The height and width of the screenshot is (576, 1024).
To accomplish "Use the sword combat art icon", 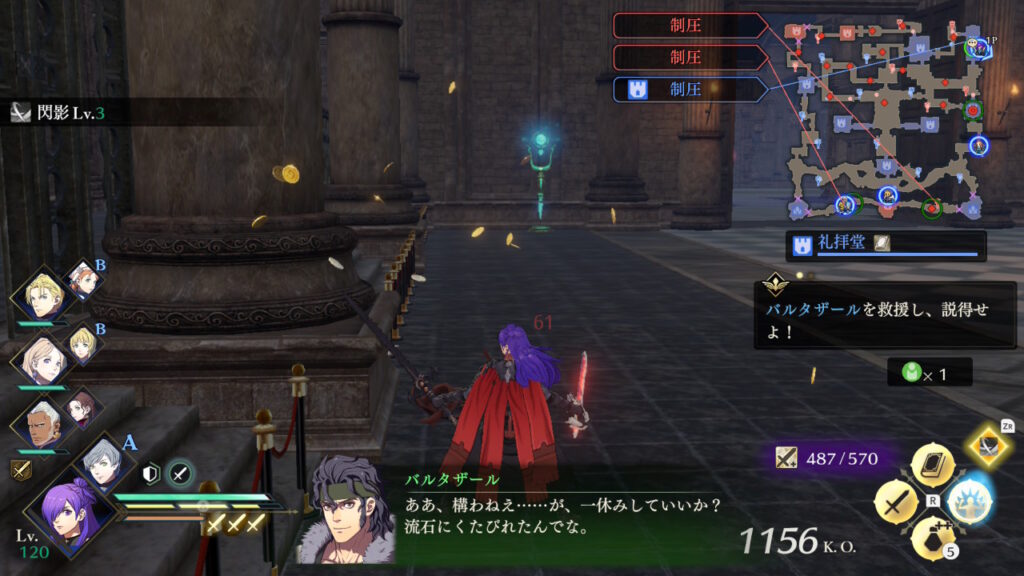I will point(896,499).
